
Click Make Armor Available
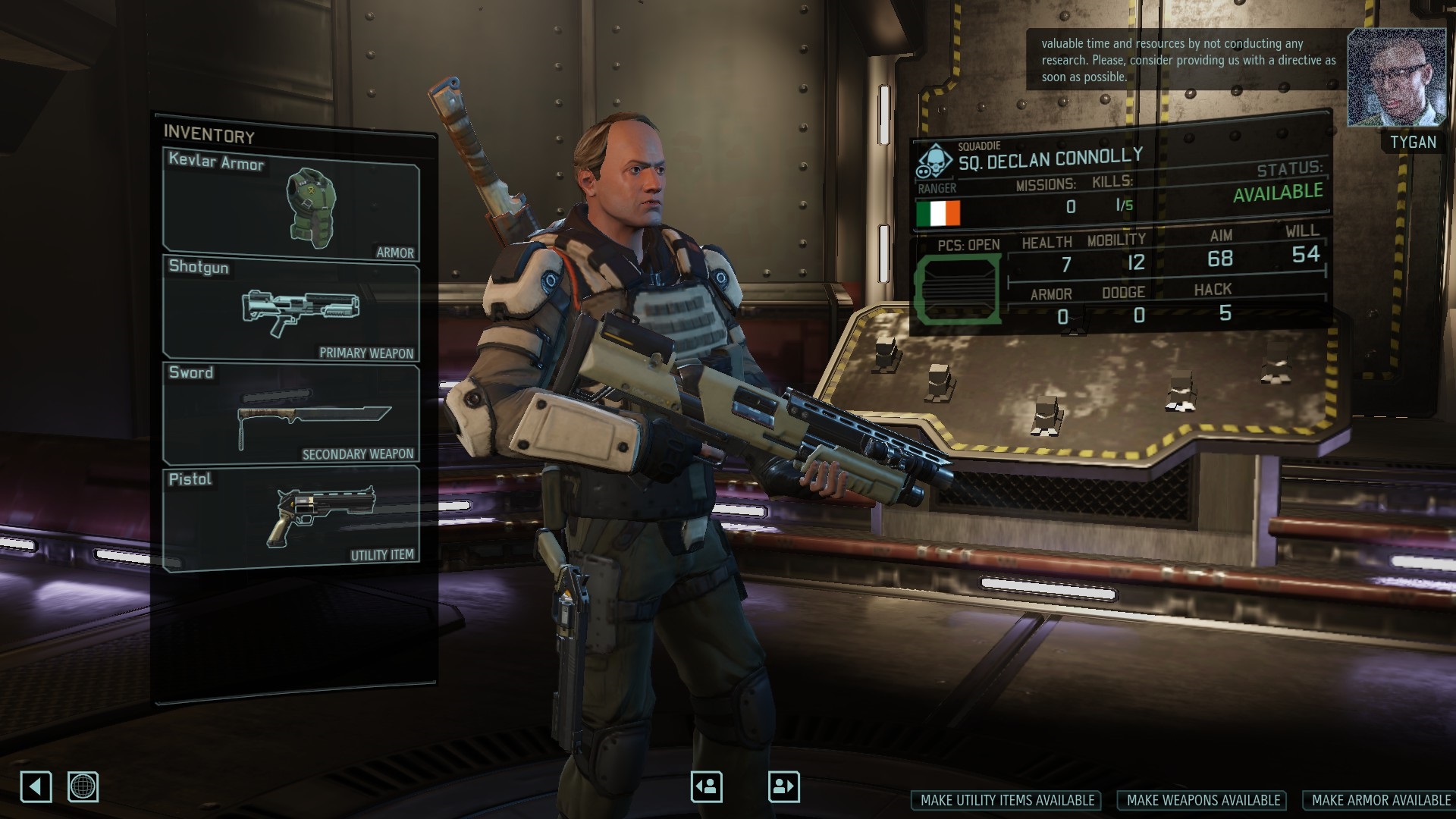(1380, 800)
